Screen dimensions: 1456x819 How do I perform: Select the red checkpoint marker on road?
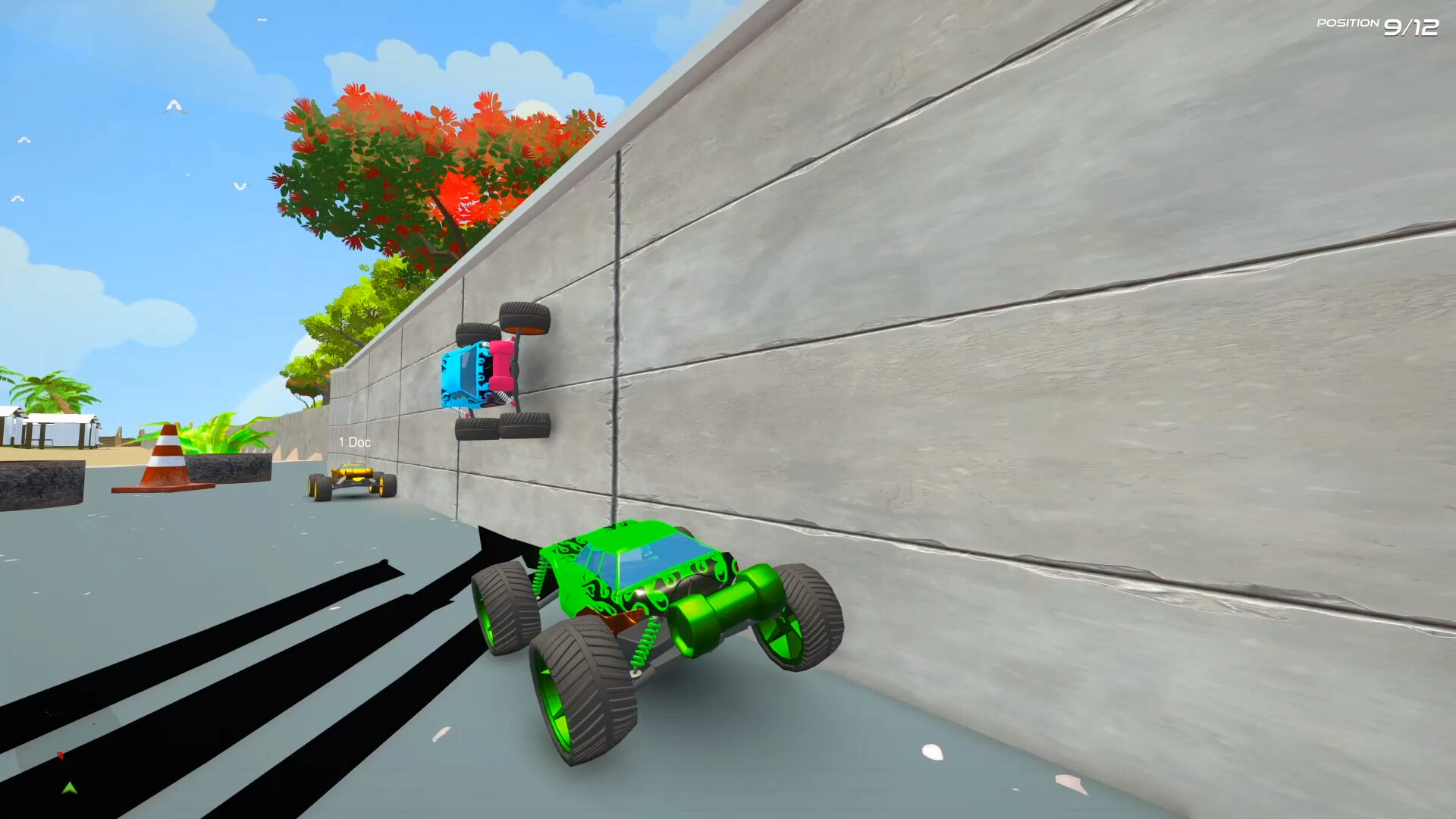(59, 755)
